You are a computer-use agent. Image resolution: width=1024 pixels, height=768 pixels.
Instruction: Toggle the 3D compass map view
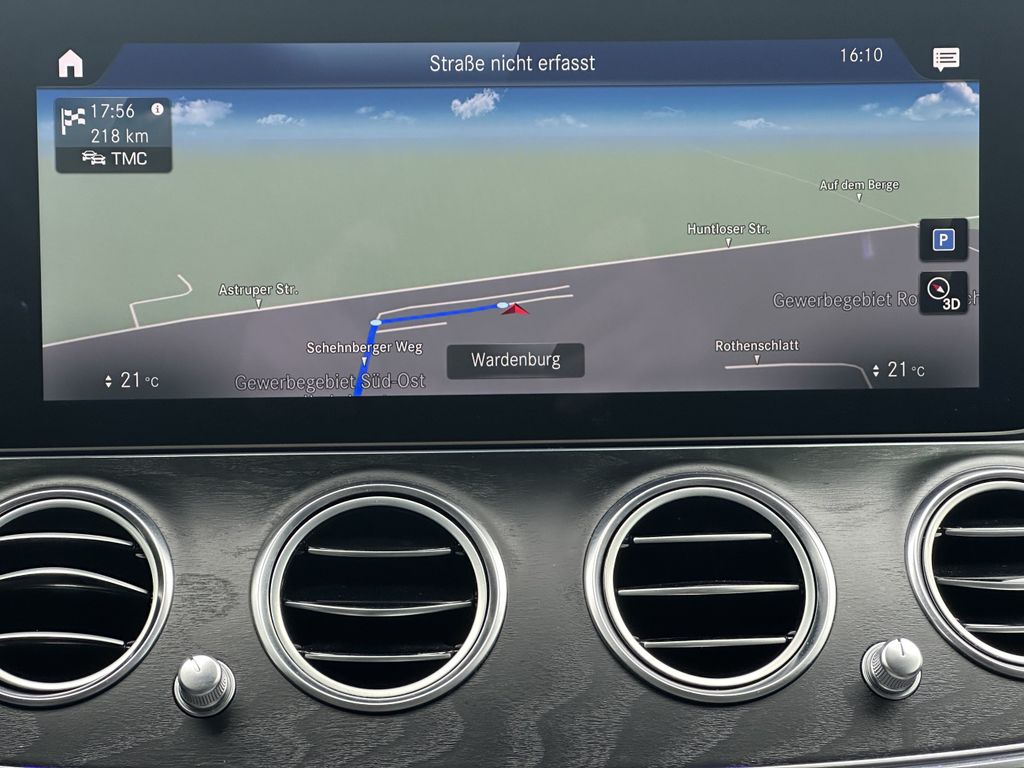pyautogui.click(x=943, y=293)
